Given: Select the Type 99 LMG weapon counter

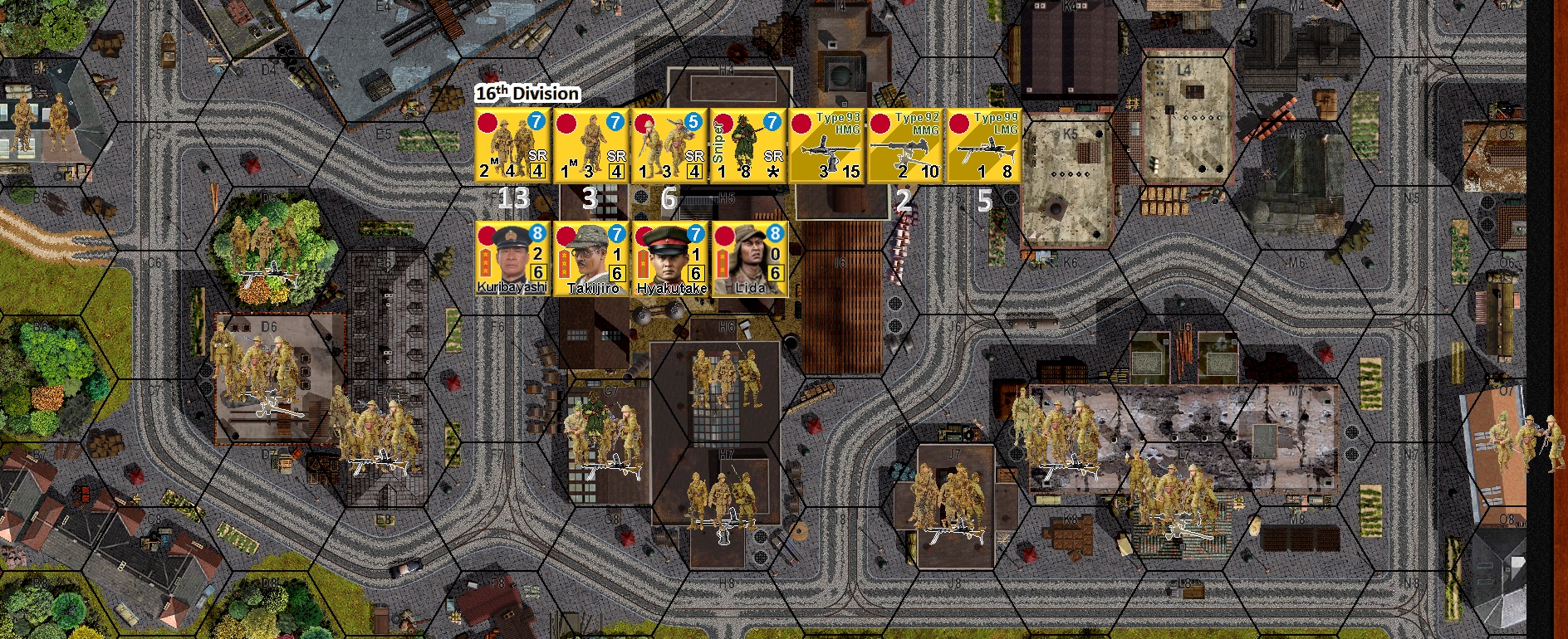Looking at the screenshot, I should tap(984, 145).
